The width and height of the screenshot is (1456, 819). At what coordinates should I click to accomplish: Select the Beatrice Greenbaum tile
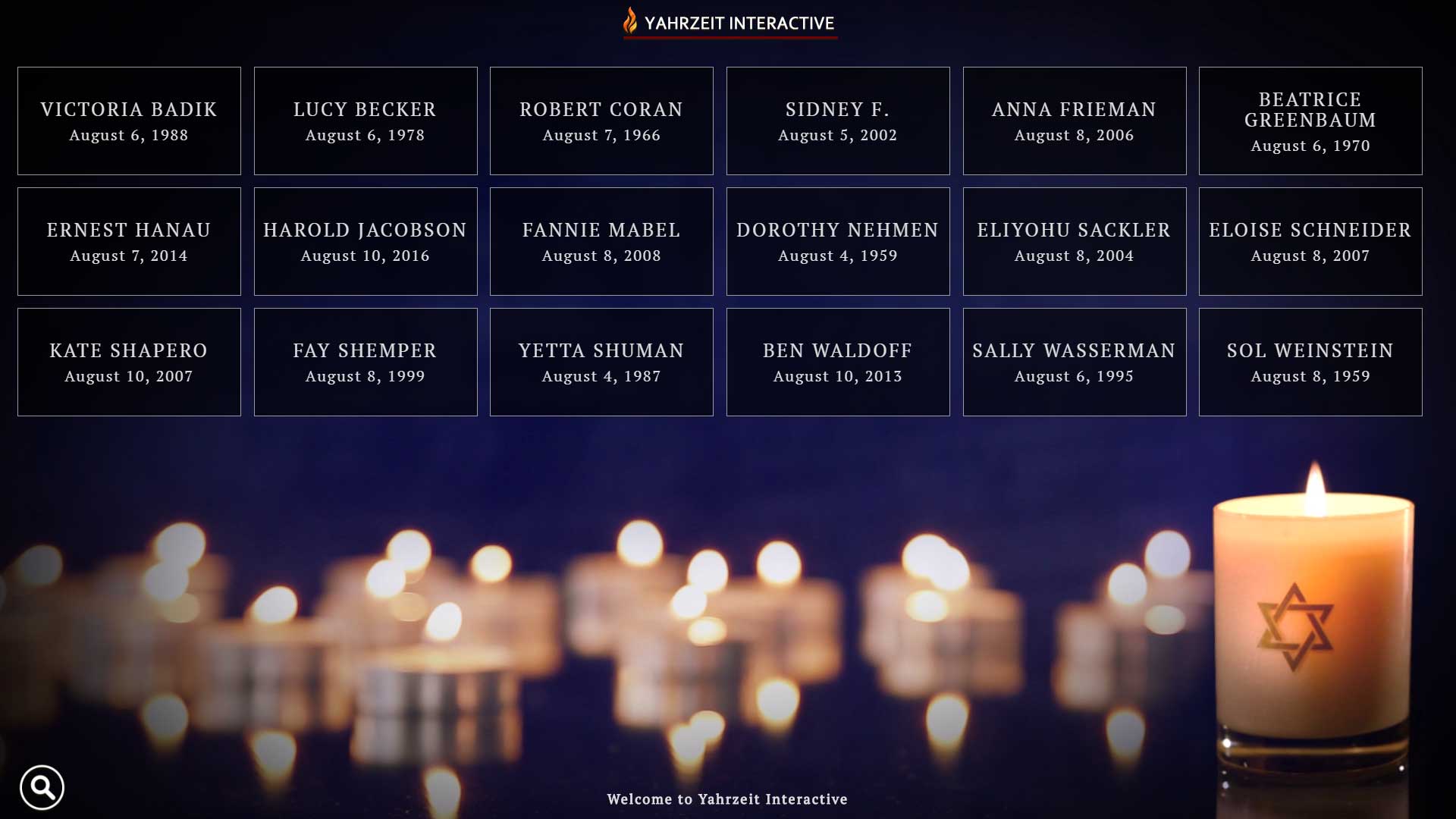(x=1310, y=121)
